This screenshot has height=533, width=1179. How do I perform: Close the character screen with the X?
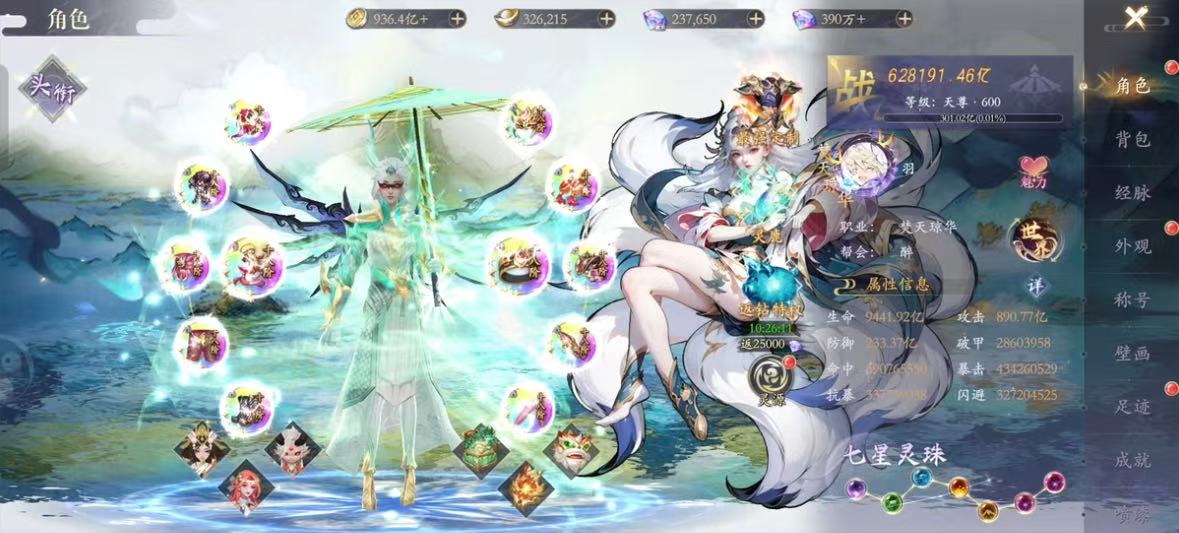coord(1134,17)
